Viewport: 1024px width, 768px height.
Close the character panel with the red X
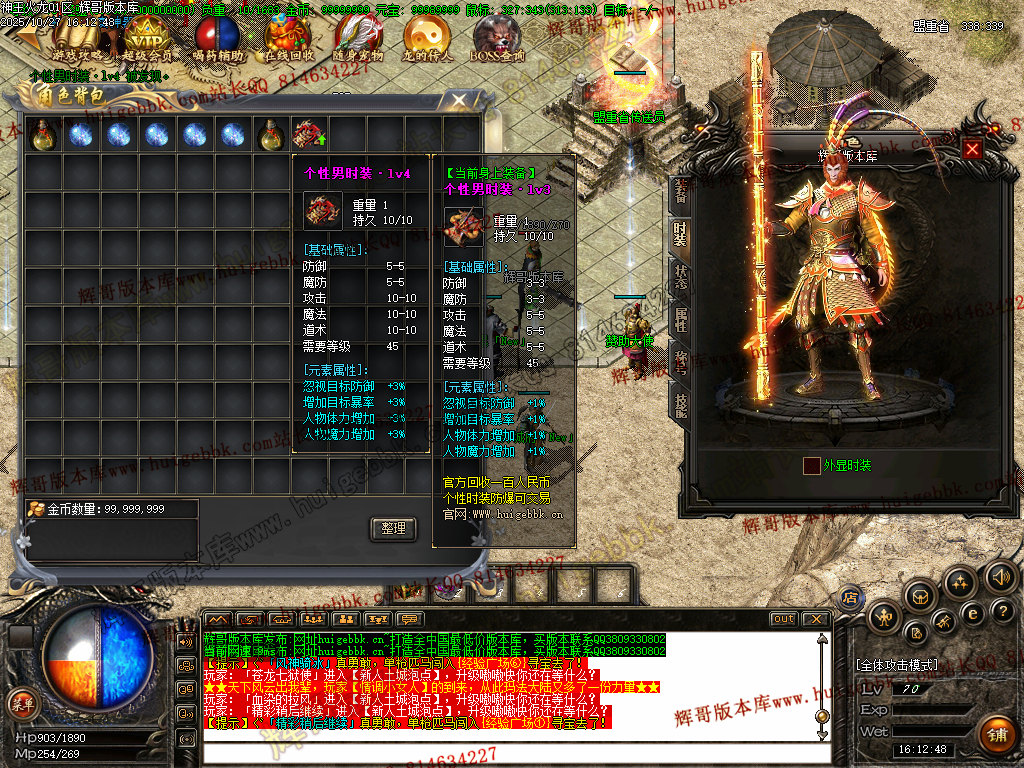pos(972,149)
